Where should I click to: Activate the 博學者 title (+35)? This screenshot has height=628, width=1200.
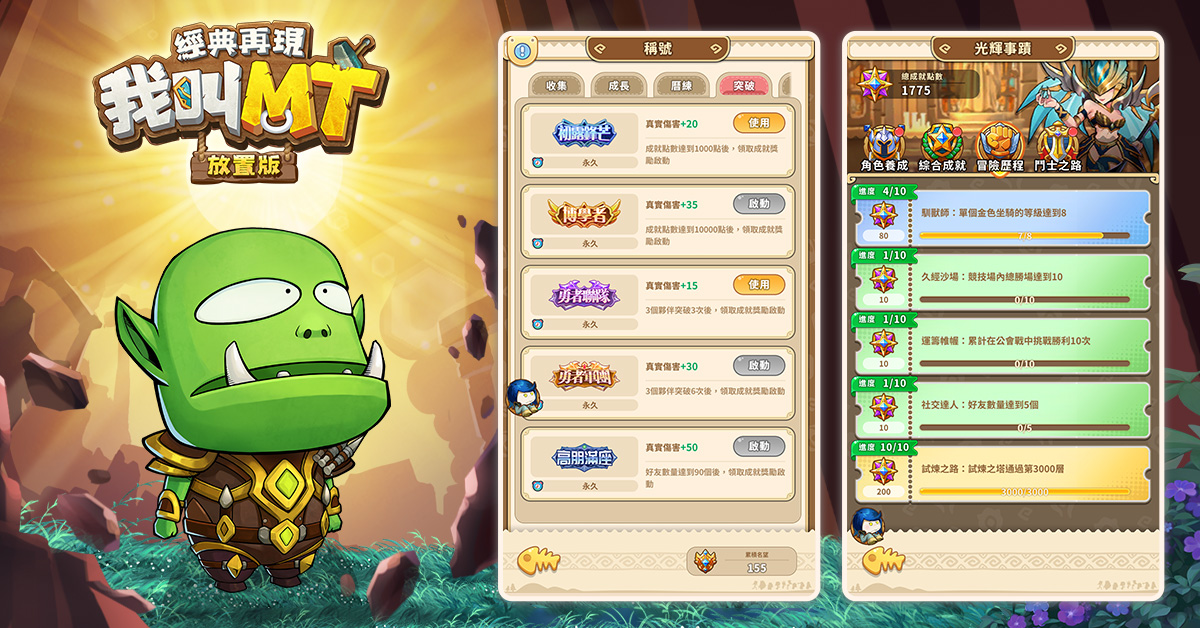tap(759, 204)
